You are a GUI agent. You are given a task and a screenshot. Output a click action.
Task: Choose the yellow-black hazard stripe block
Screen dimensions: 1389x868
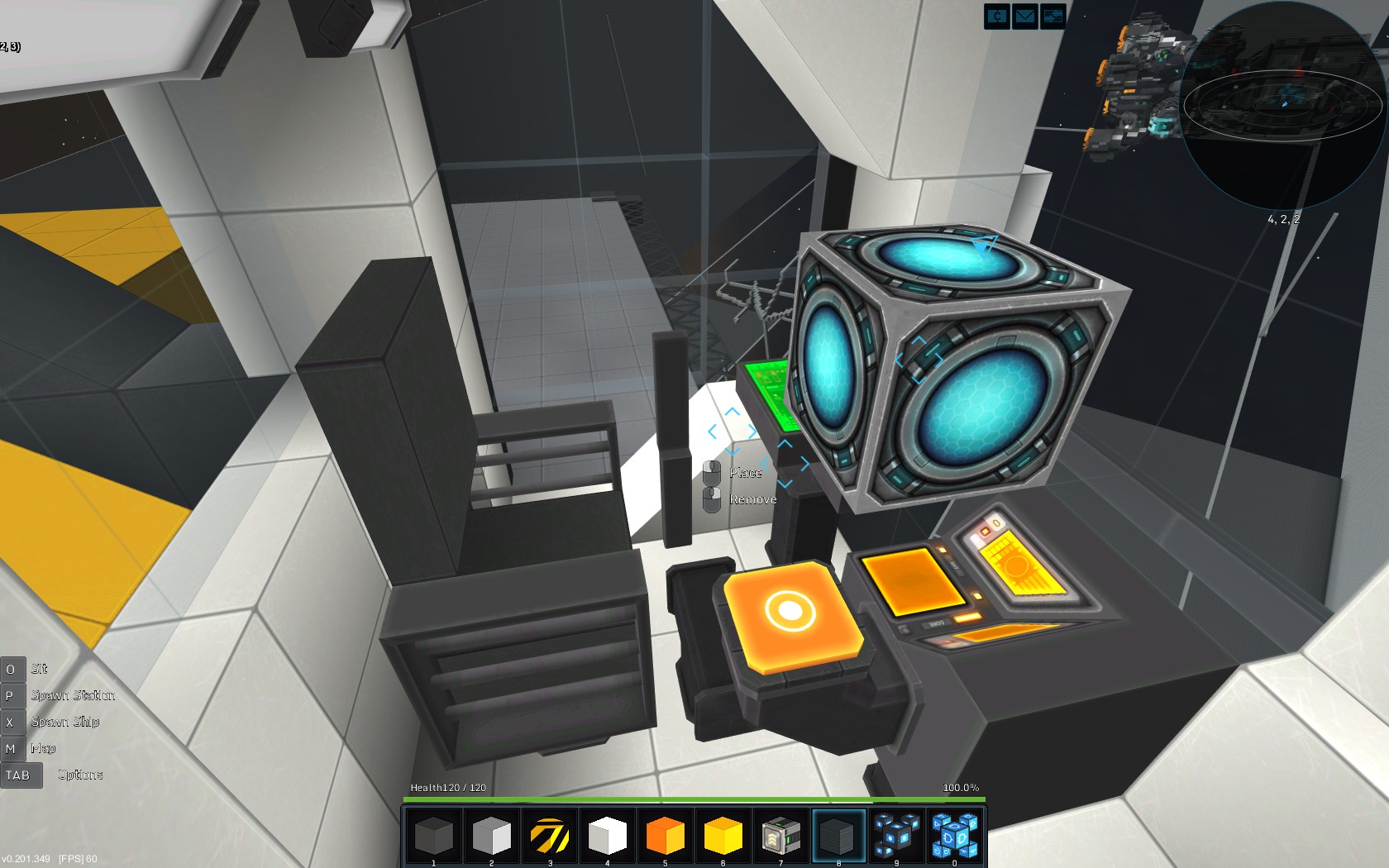[550, 835]
